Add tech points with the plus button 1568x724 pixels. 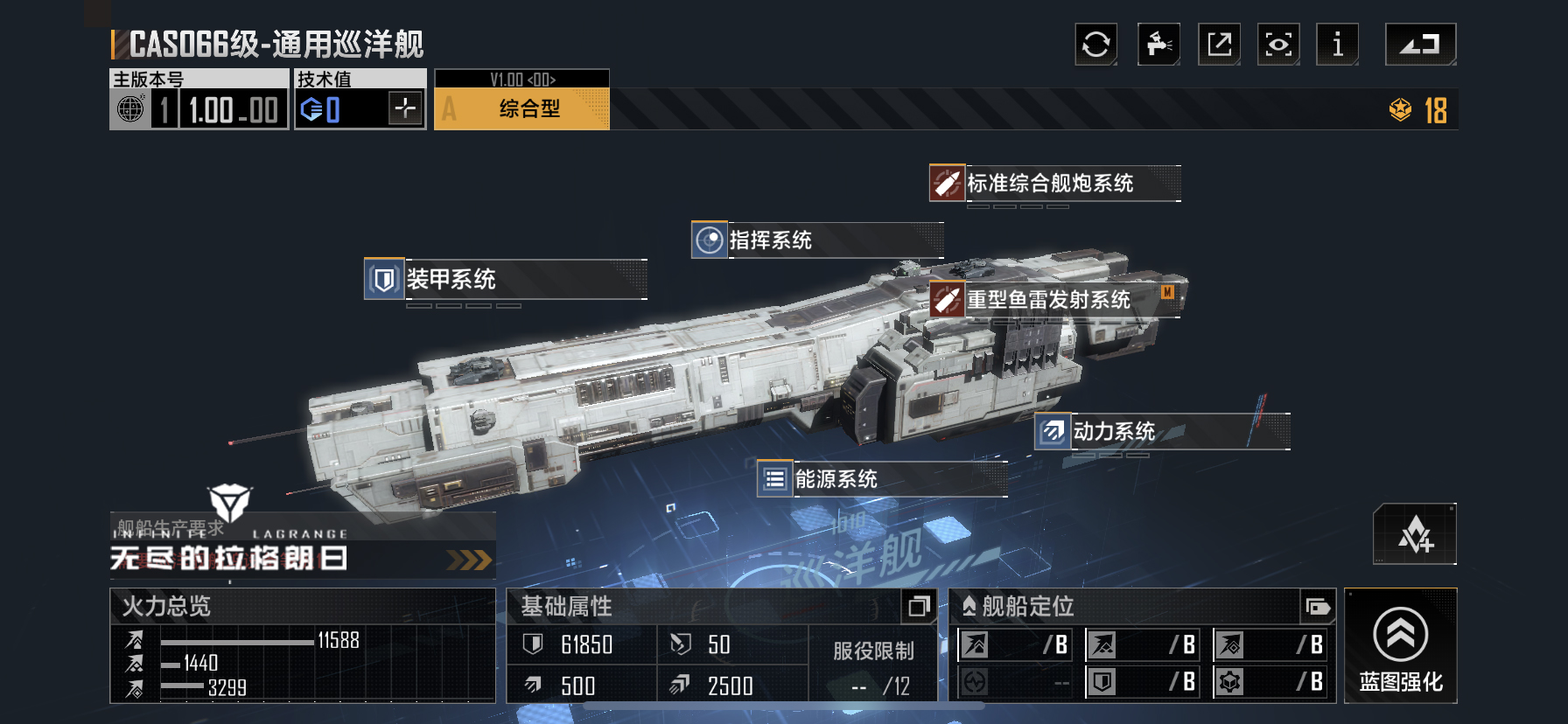coord(405,108)
